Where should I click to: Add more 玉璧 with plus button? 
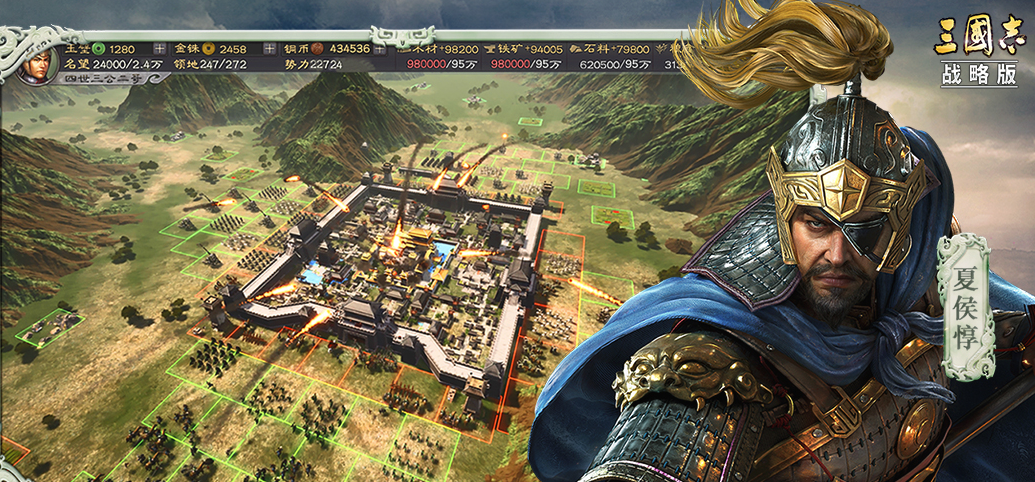pyautogui.click(x=160, y=48)
